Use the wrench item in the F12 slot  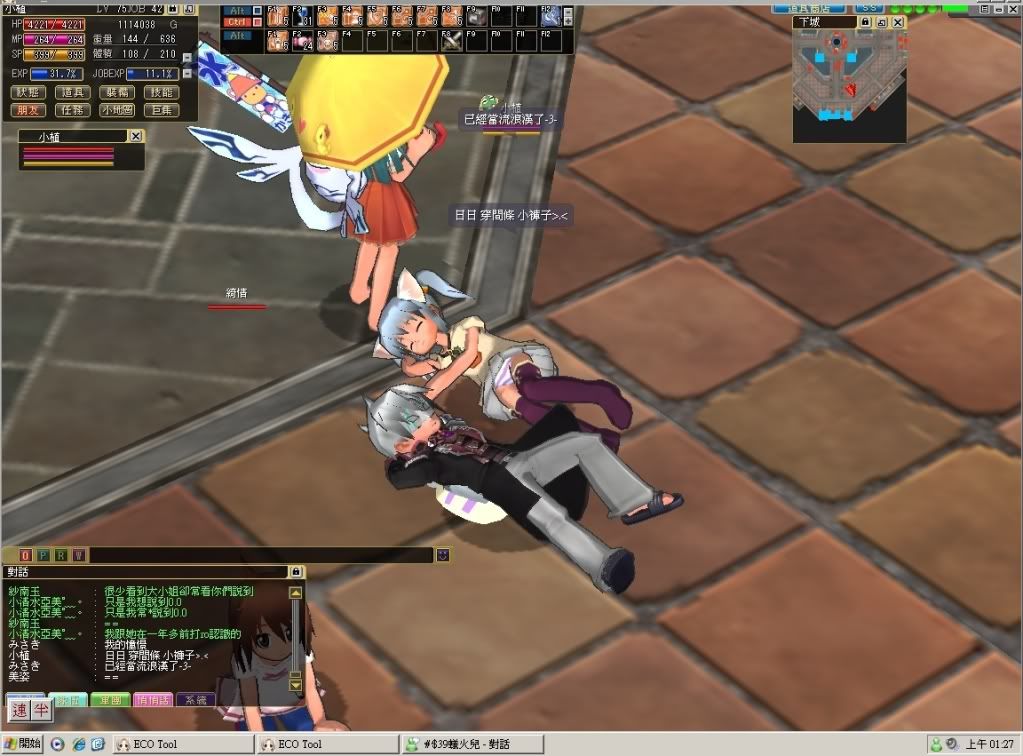[549, 15]
